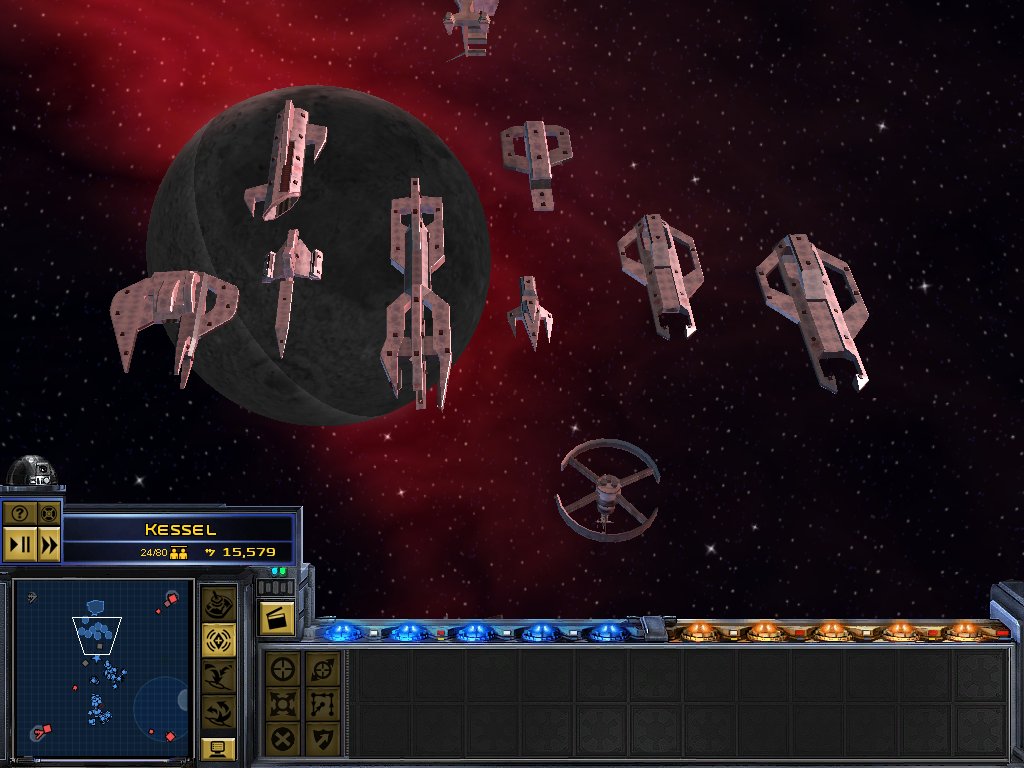Viewport: 1024px width, 768px height.
Task: Toggle the cinematic clapperboard camera button
Action: 275,617
